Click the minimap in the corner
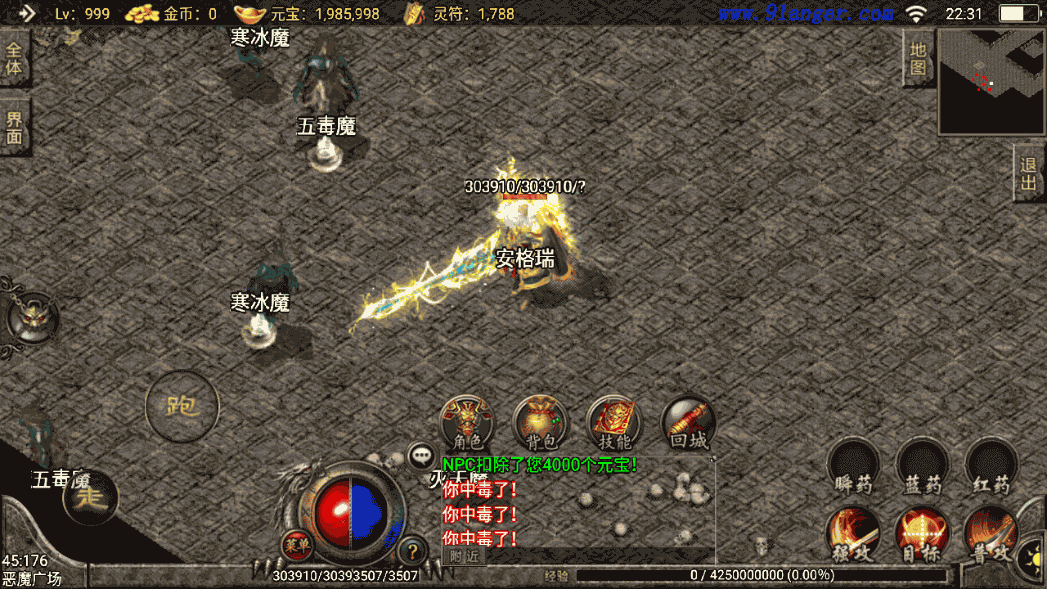This screenshot has width=1047, height=589. (x=991, y=82)
